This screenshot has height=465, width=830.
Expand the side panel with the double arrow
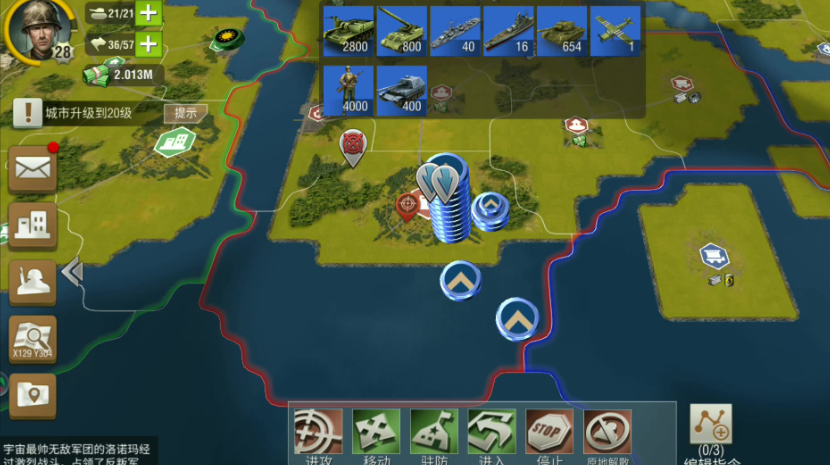(72, 271)
